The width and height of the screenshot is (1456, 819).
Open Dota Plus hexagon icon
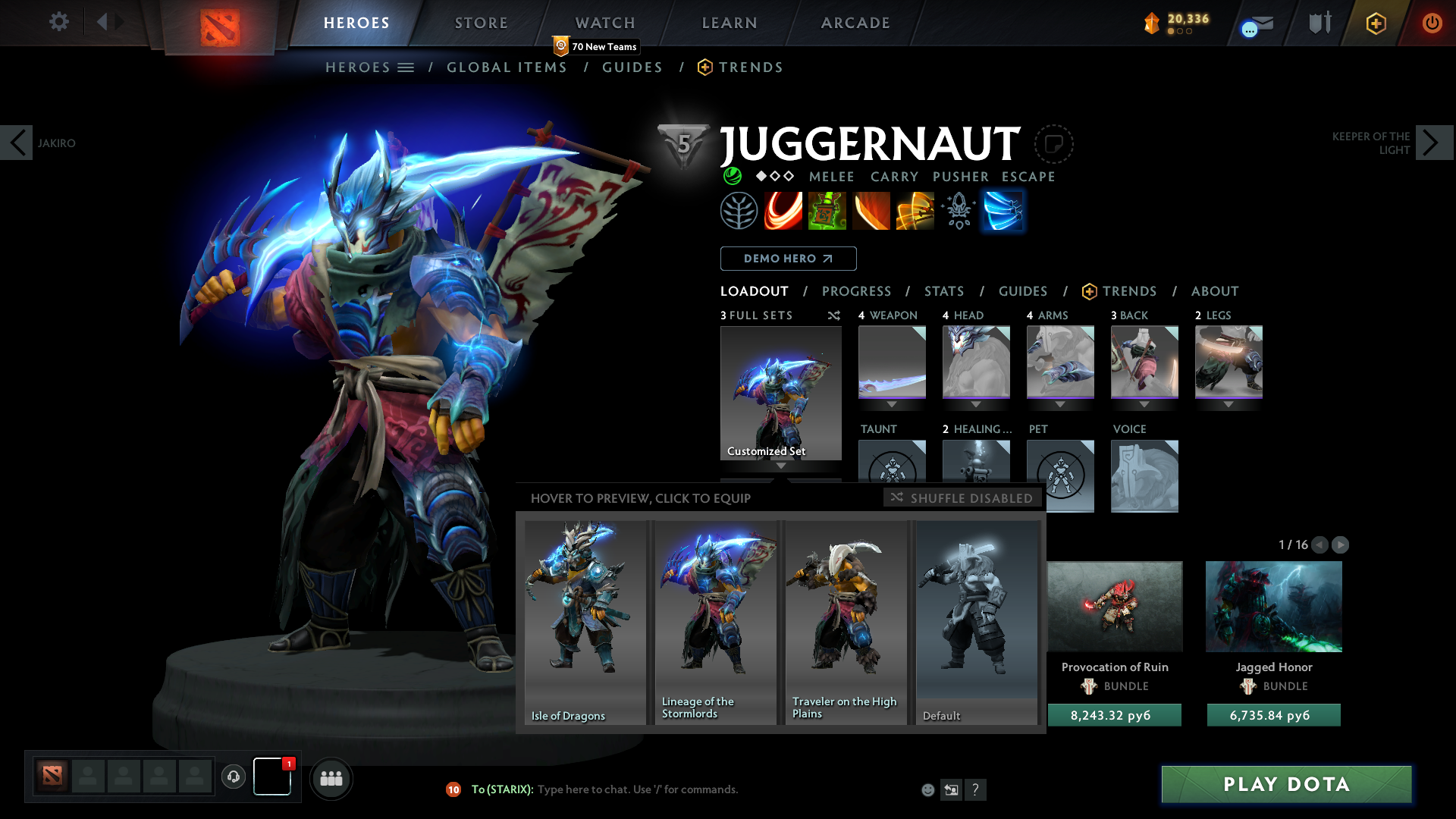[x=1376, y=23]
